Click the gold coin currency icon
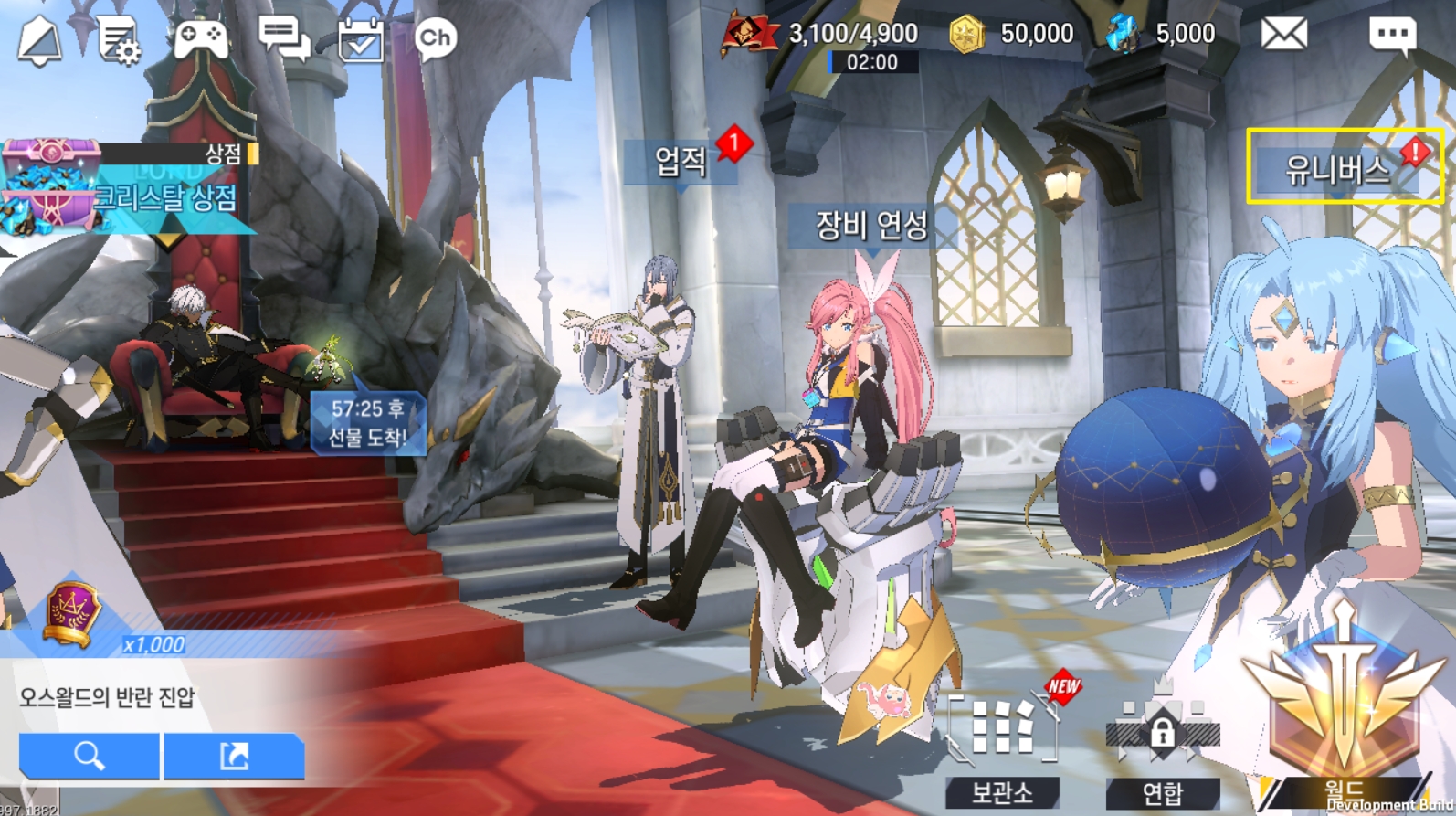The height and width of the screenshot is (816, 1456). pos(966,35)
